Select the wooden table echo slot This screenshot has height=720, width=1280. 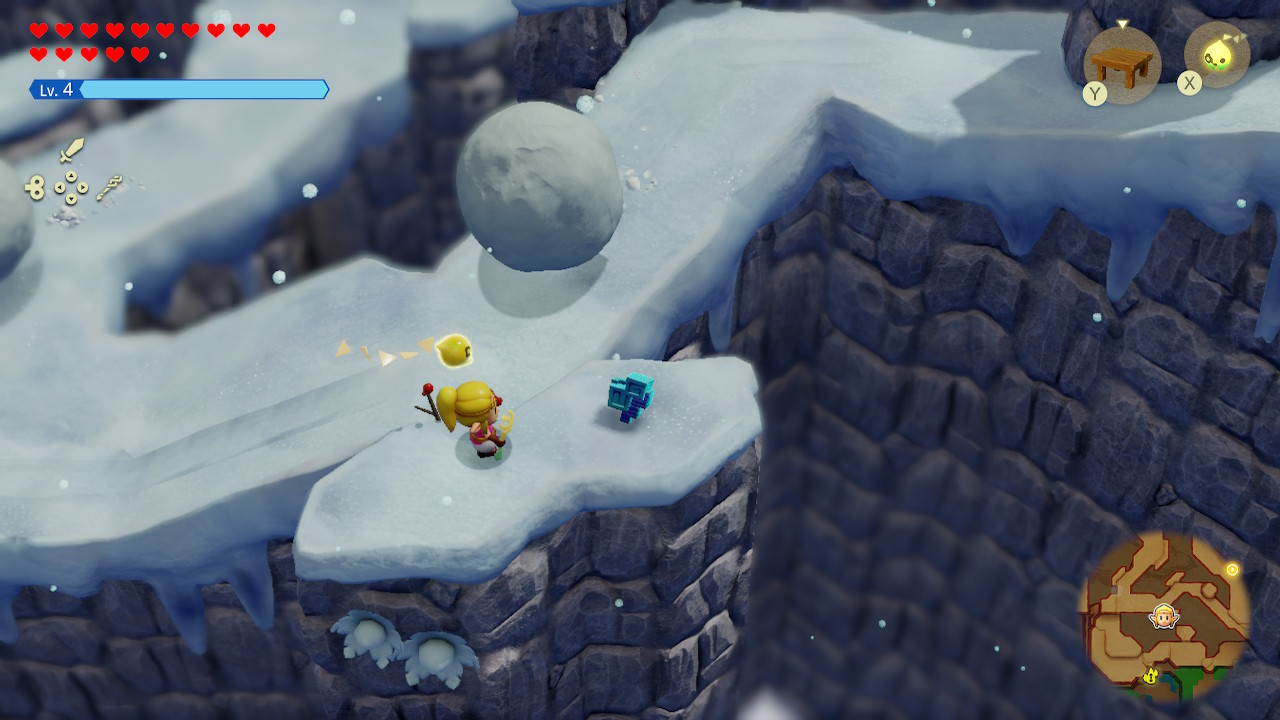(1121, 65)
